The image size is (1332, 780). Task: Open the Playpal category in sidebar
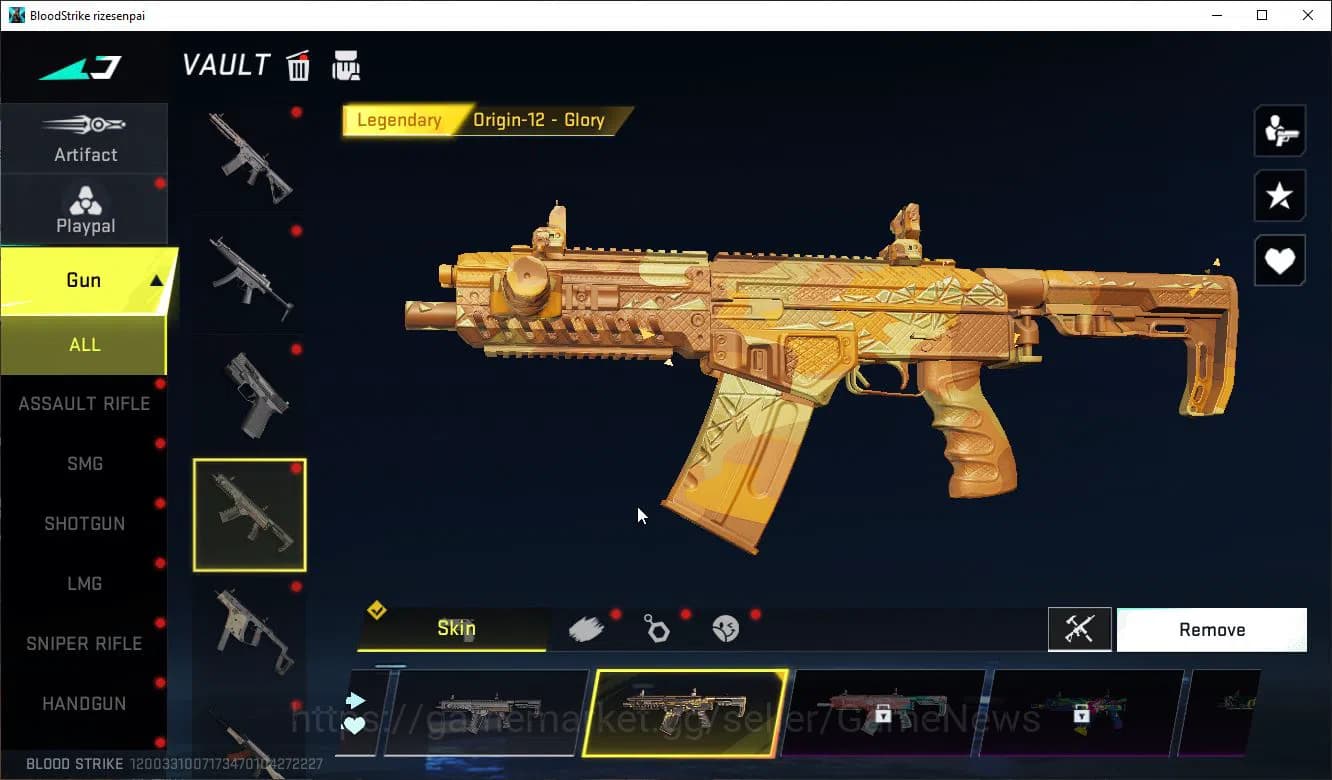tap(84, 210)
